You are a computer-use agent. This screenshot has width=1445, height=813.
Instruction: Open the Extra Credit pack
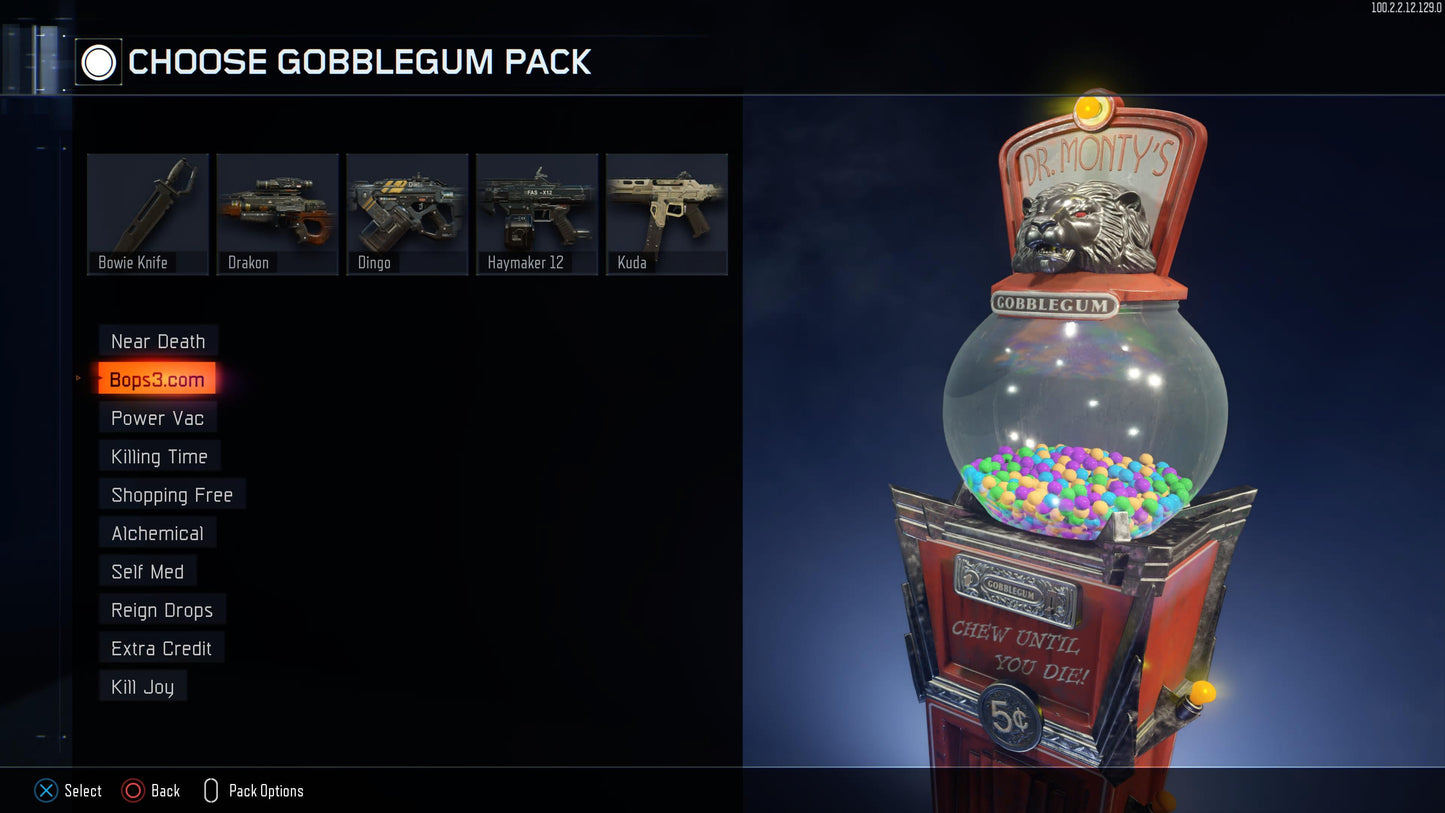[161, 648]
